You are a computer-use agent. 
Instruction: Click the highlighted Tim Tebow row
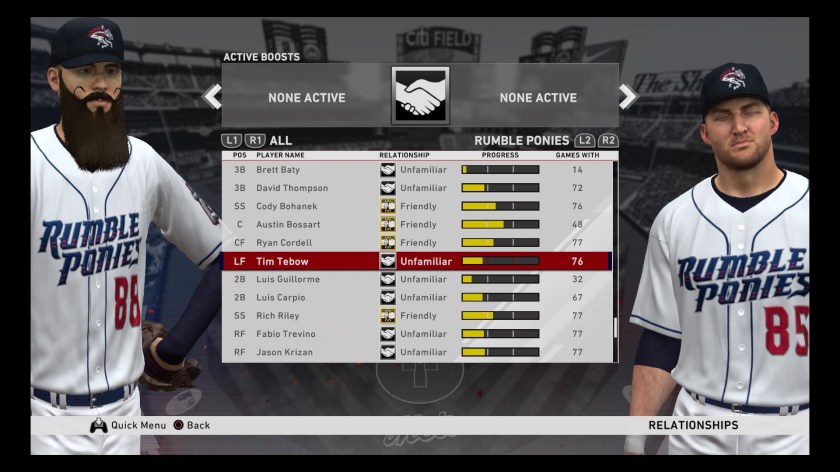click(416, 261)
